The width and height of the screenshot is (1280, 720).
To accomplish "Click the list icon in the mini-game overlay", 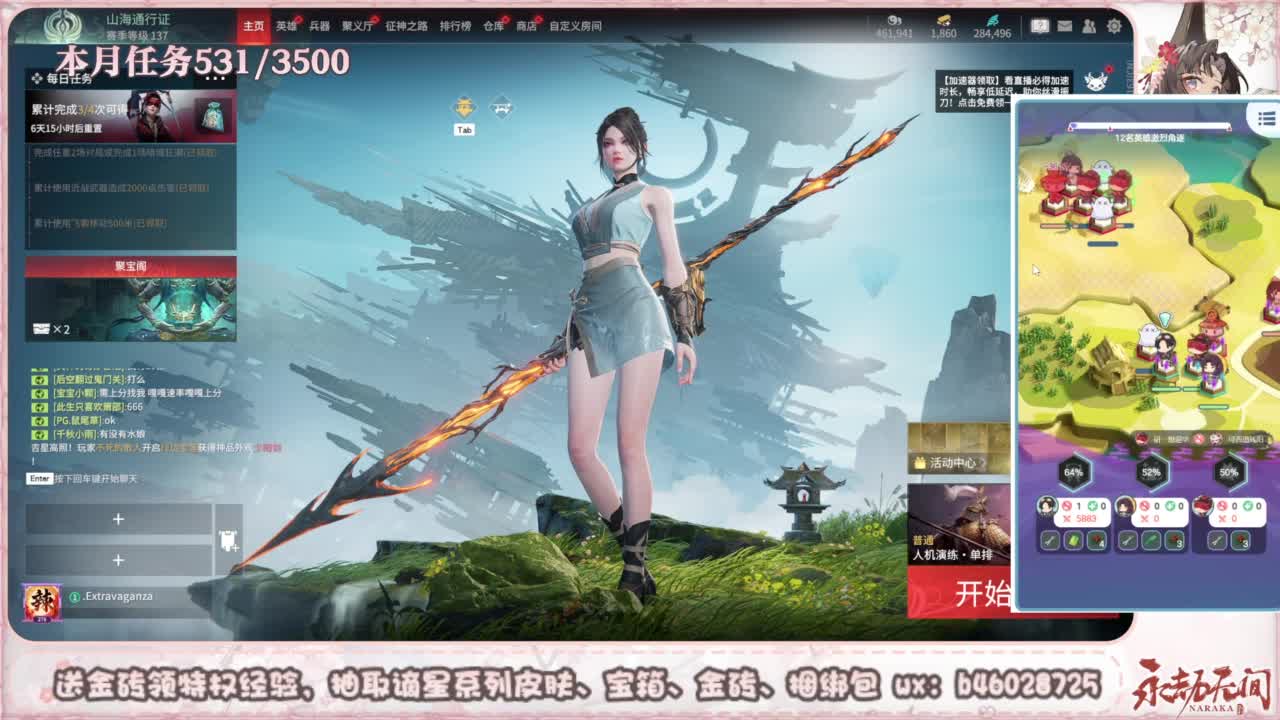I will (x=1256, y=120).
